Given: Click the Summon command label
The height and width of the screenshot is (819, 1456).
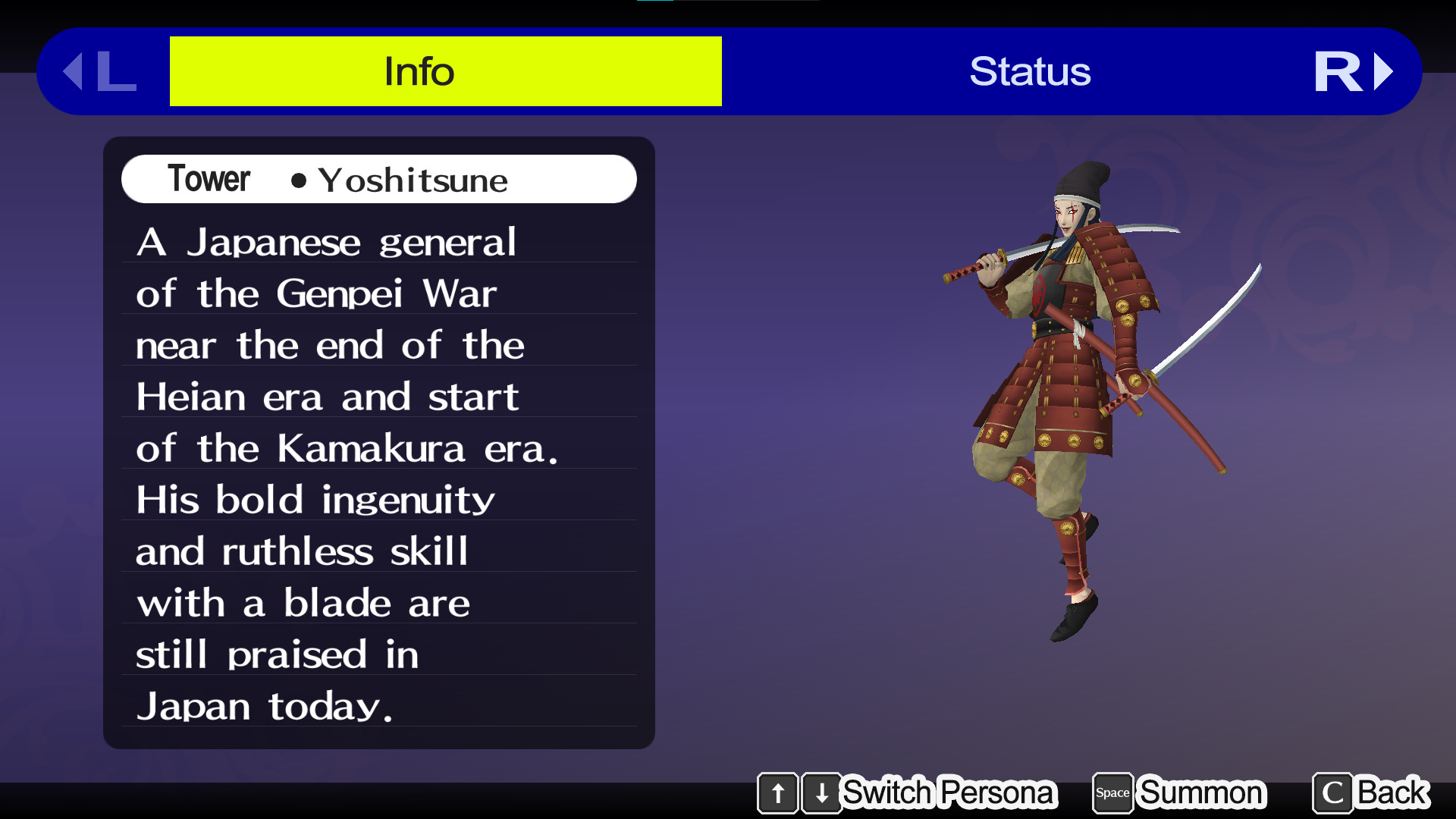Looking at the screenshot, I should coord(1201,793).
